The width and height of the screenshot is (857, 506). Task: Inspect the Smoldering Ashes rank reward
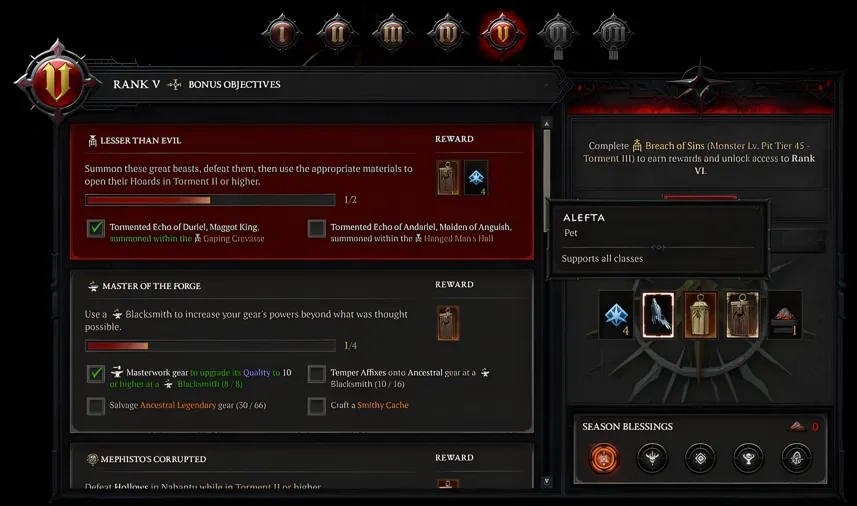[x=783, y=315]
